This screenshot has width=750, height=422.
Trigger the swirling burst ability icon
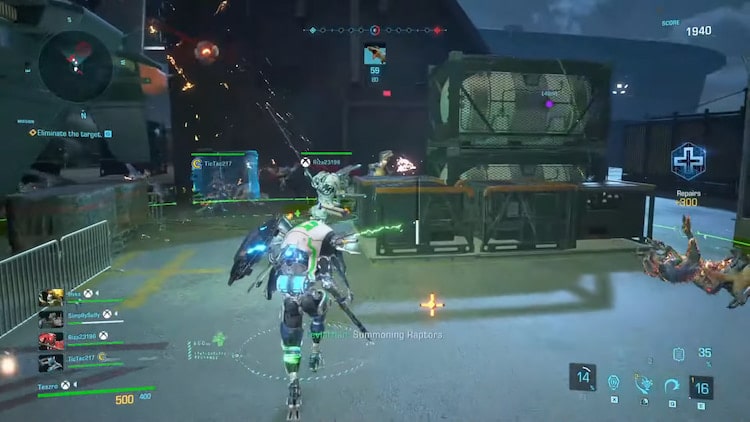pos(642,383)
